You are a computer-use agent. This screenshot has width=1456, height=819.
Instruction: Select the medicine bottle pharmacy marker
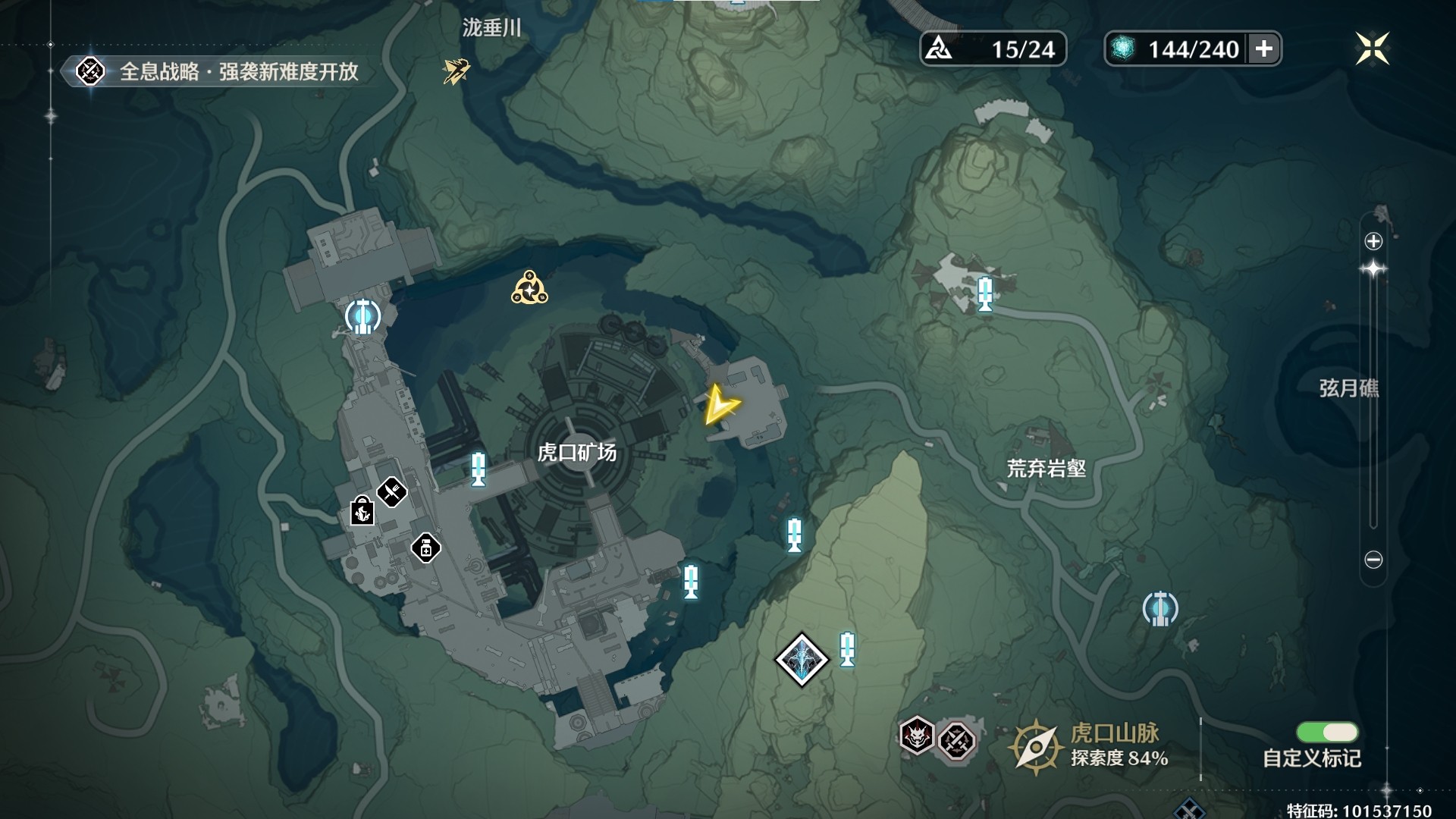pyautogui.click(x=425, y=548)
